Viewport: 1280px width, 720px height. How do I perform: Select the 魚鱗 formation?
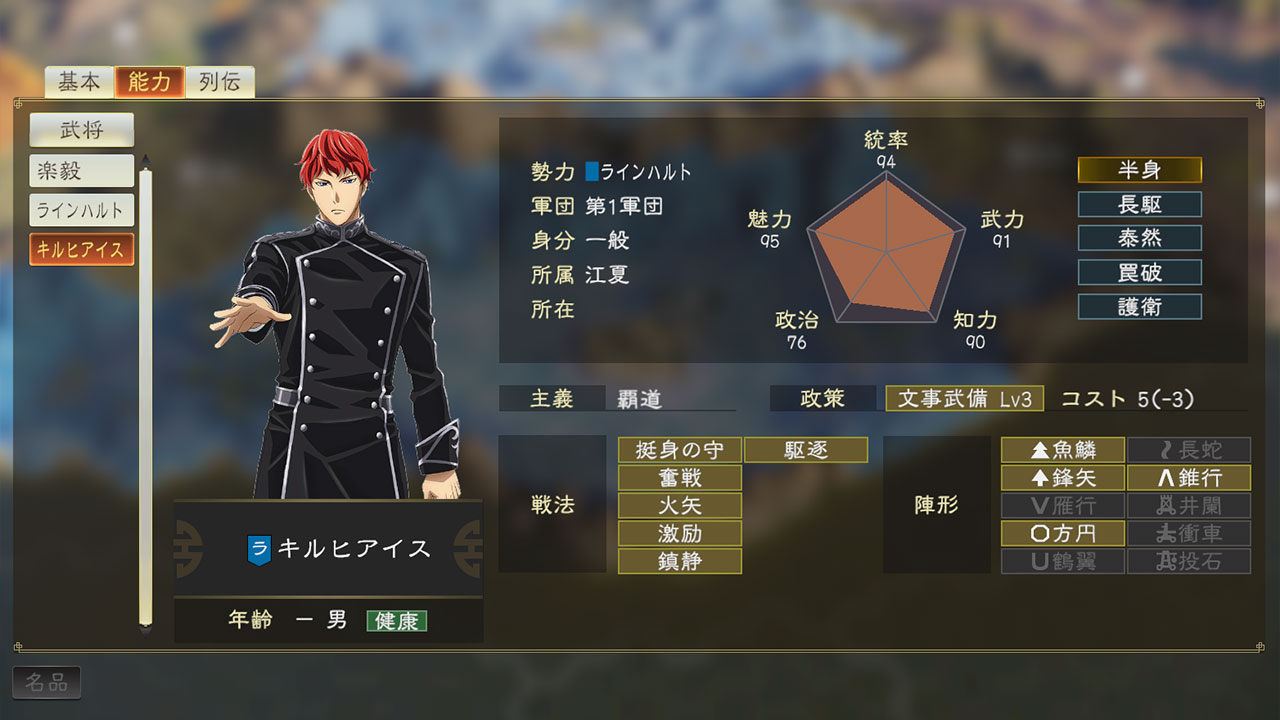coord(1063,450)
